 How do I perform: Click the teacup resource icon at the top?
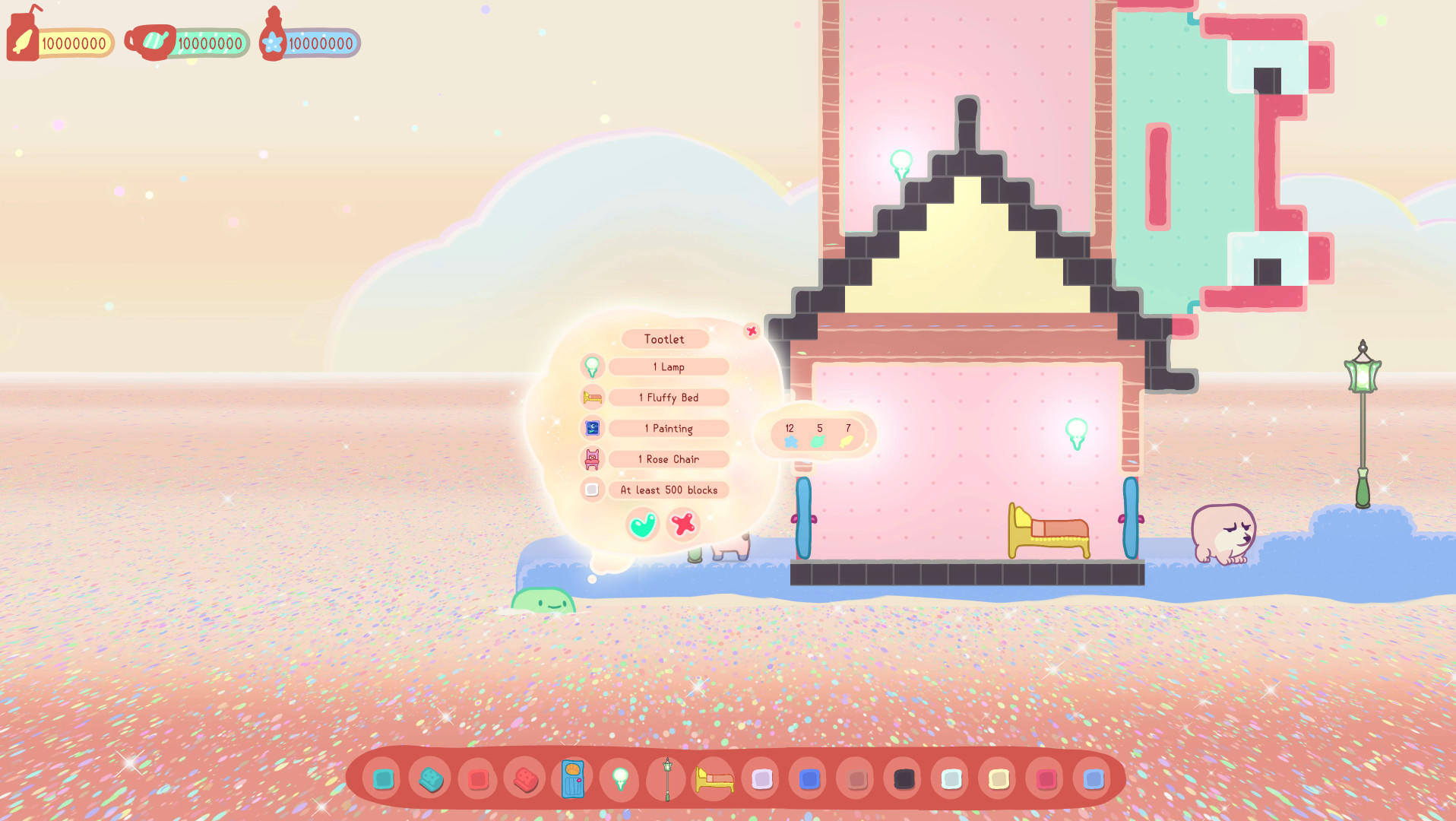(149, 42)
